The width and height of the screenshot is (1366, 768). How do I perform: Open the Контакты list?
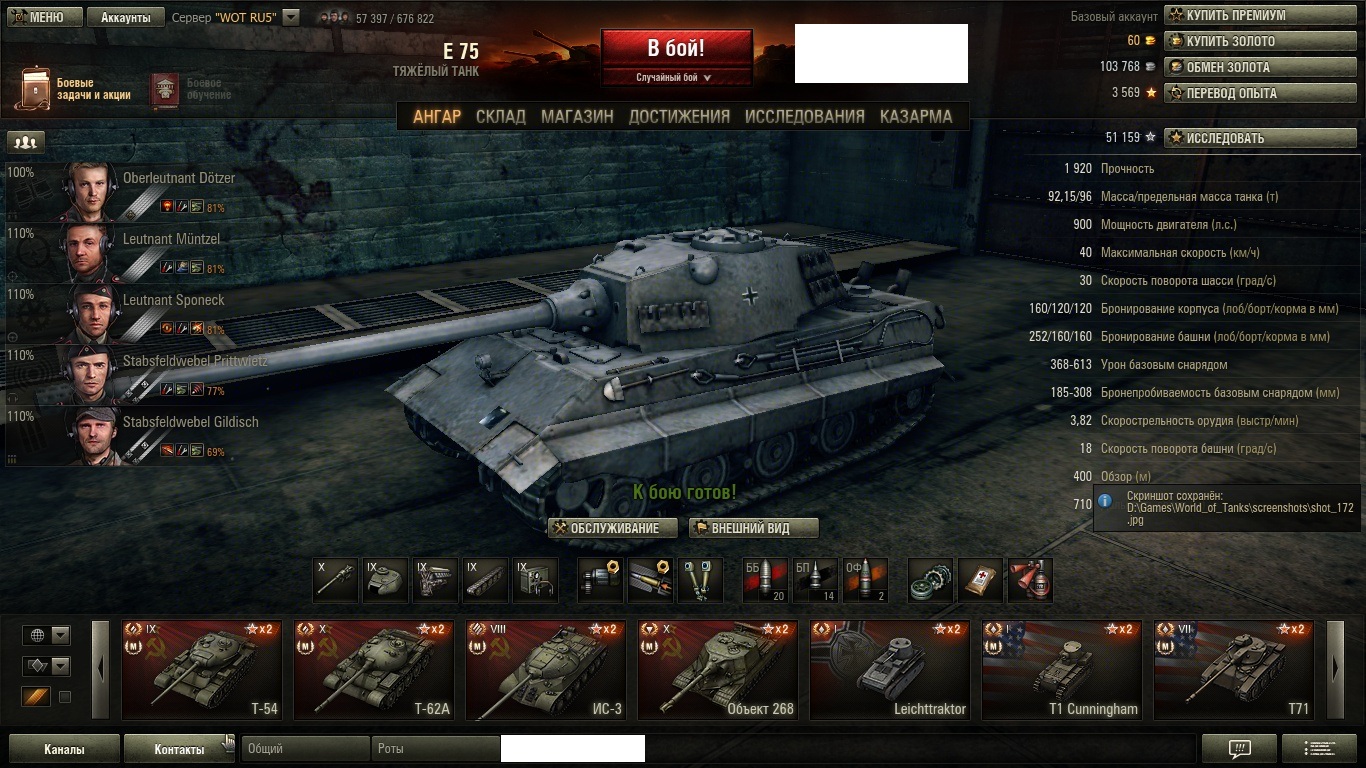[x=179, y=749]
